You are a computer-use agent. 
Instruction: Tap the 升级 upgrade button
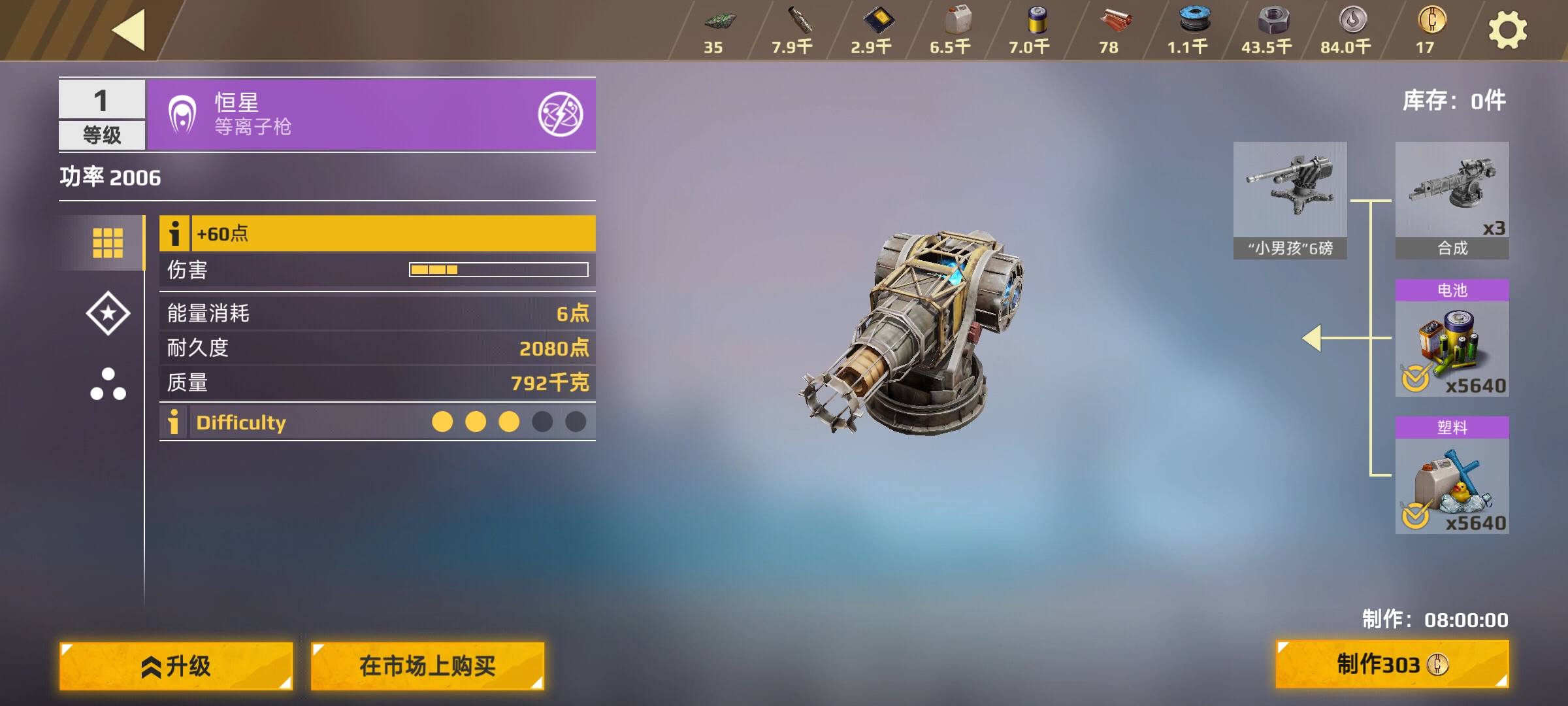coord(176,665)
